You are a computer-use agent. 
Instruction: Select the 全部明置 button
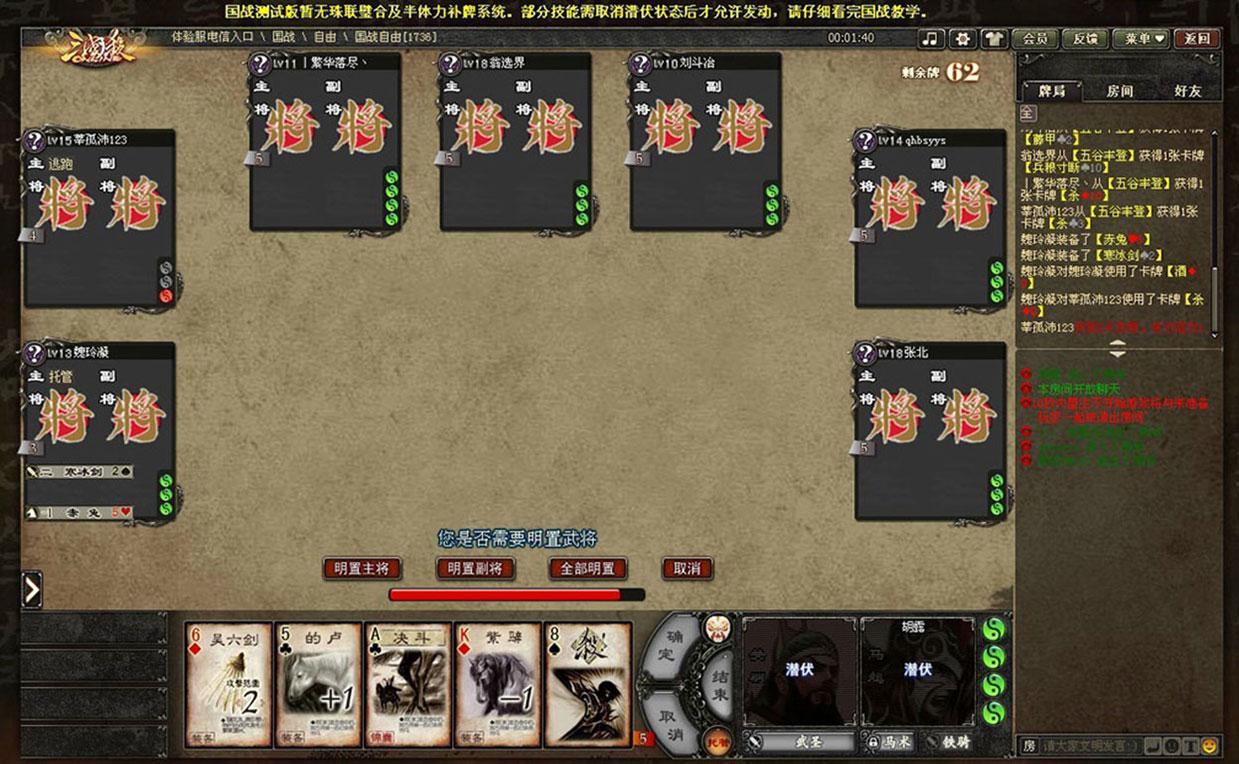587,569
